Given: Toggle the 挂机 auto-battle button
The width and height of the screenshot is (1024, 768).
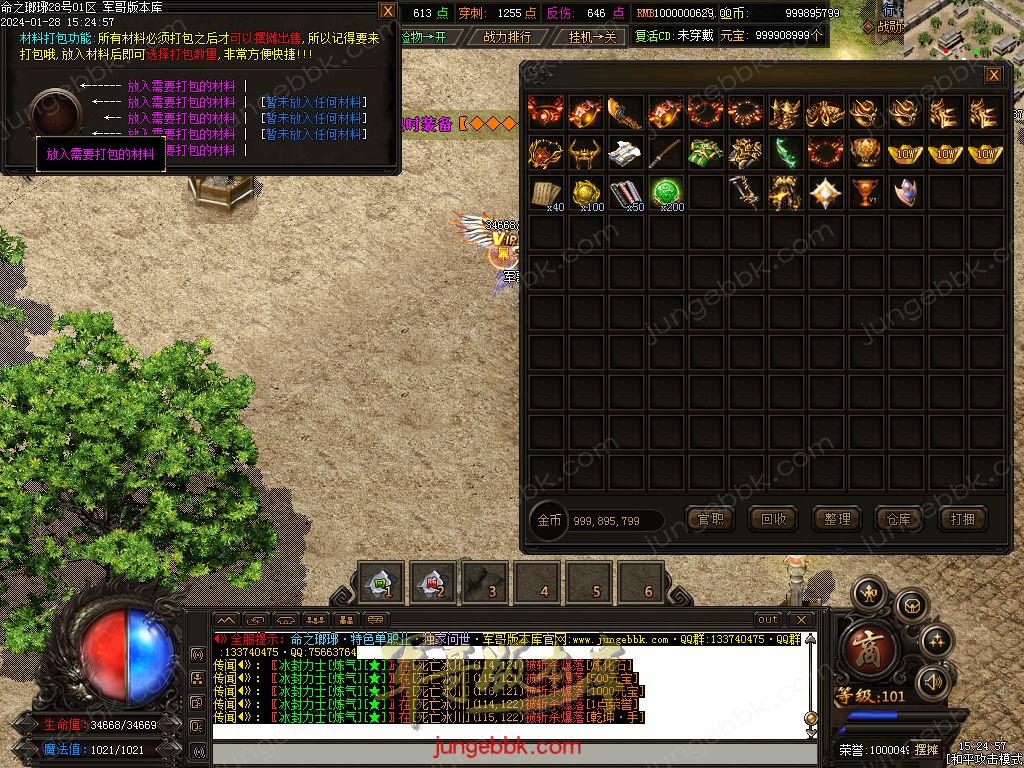Looking at the screenshot, I should tap(592, 36).
